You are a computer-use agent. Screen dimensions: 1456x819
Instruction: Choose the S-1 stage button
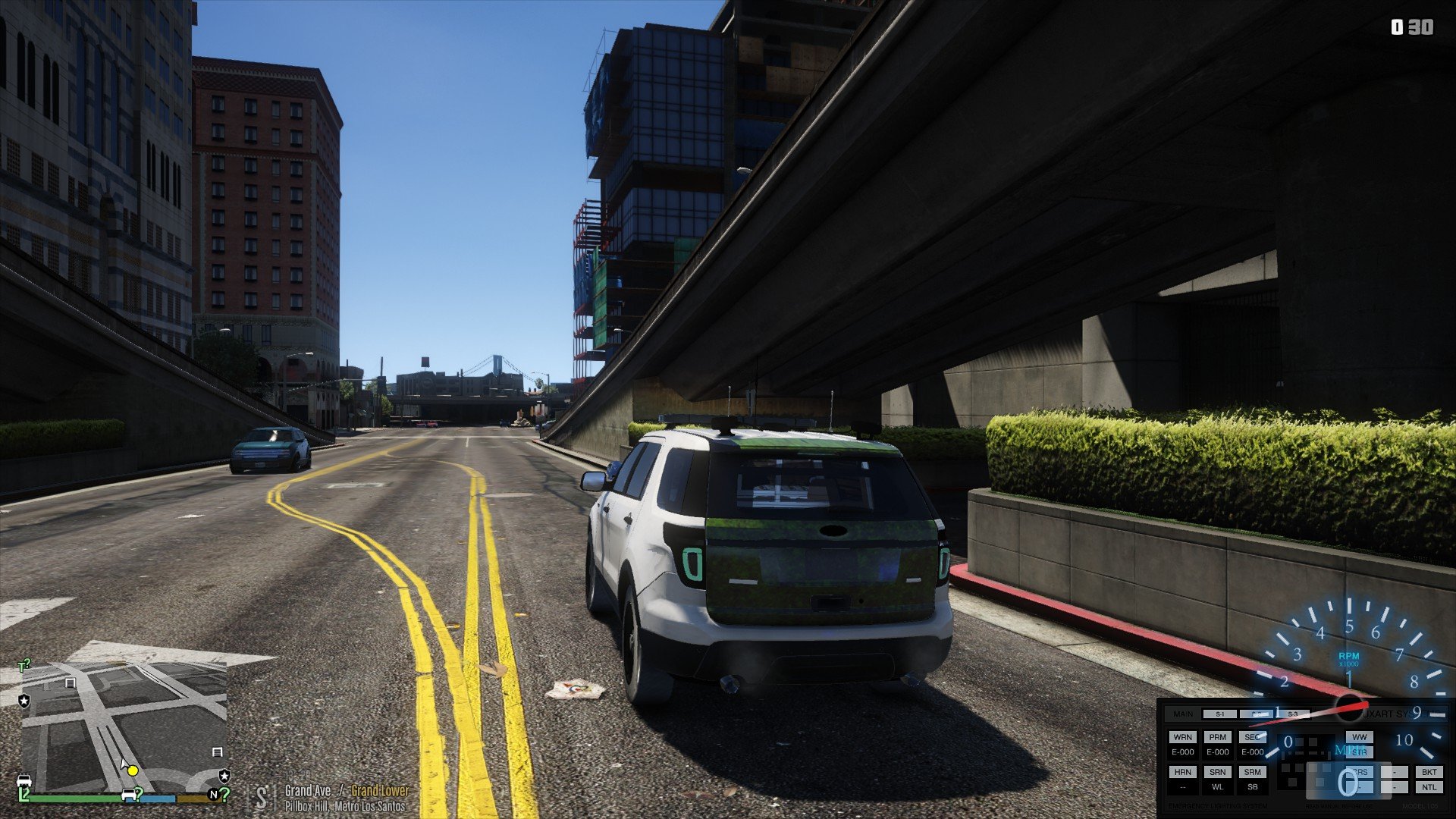click(x=1219, y=714)
